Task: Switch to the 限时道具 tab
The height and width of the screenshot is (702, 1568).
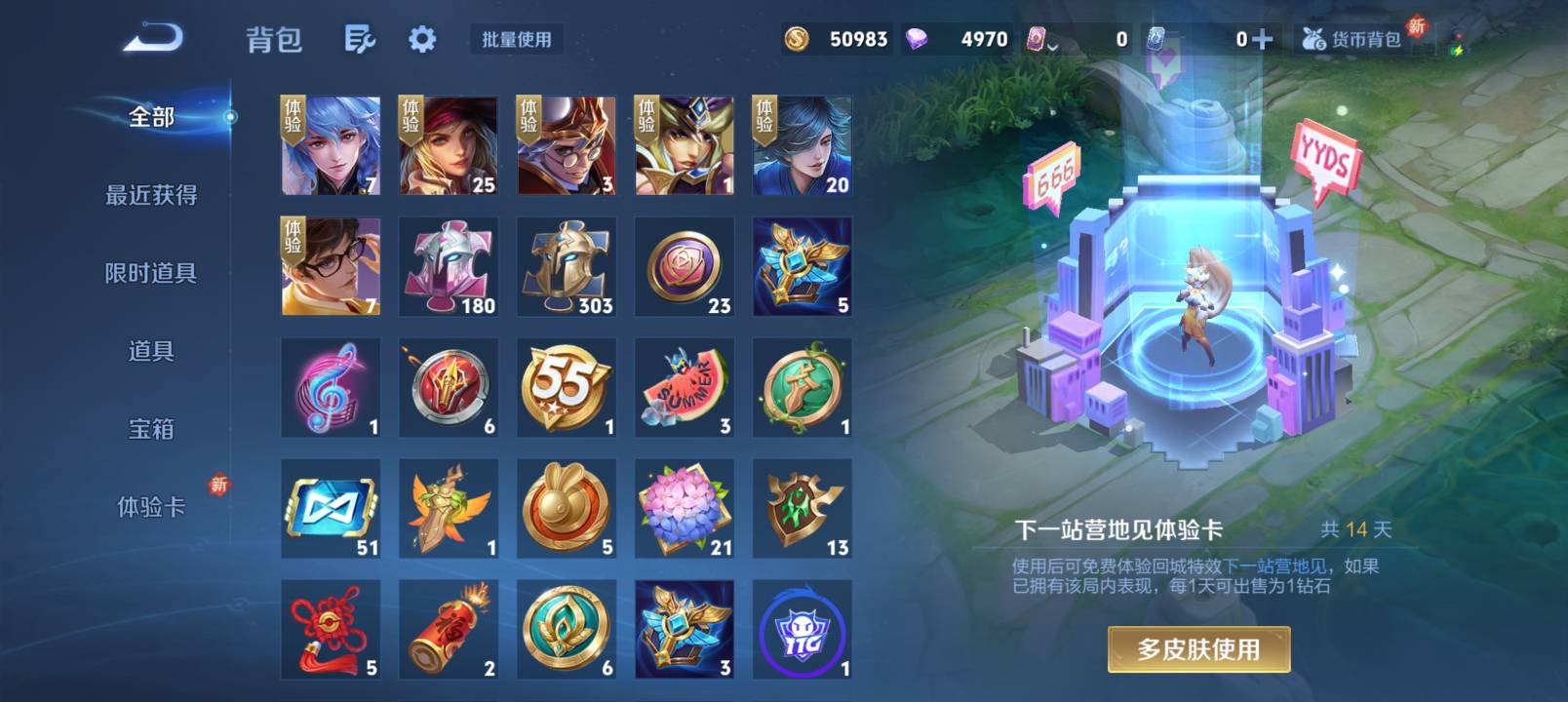Action: tap(151, 273)
